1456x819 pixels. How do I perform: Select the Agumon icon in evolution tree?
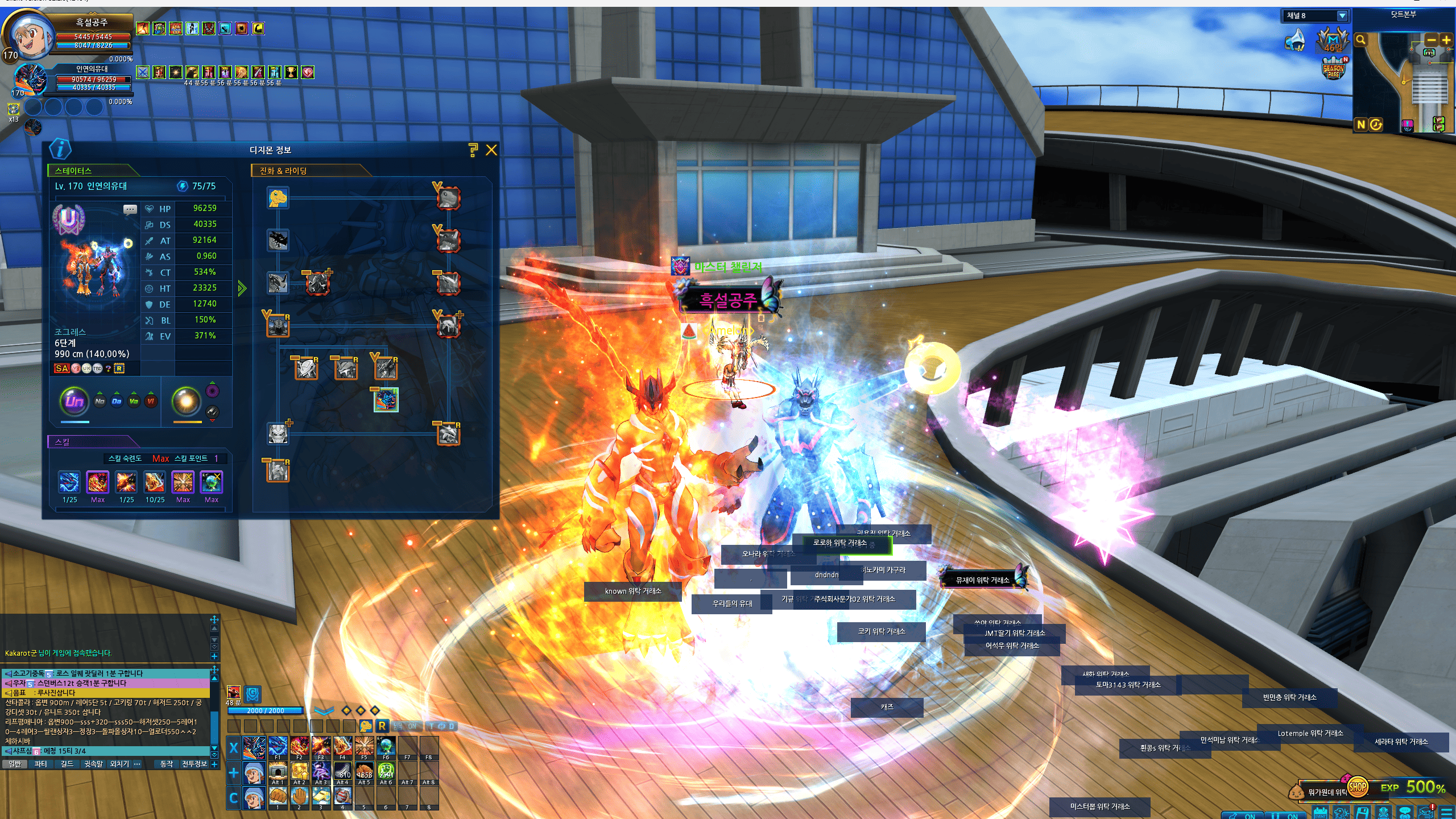pyautogui.click(x=278, y=198)
